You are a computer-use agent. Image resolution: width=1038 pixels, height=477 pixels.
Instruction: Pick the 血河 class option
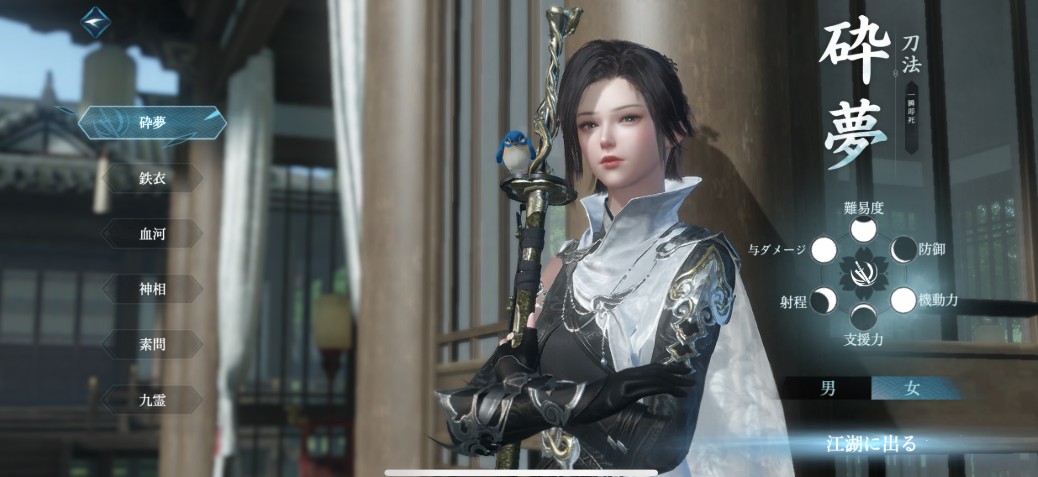[x=153, y=233]
